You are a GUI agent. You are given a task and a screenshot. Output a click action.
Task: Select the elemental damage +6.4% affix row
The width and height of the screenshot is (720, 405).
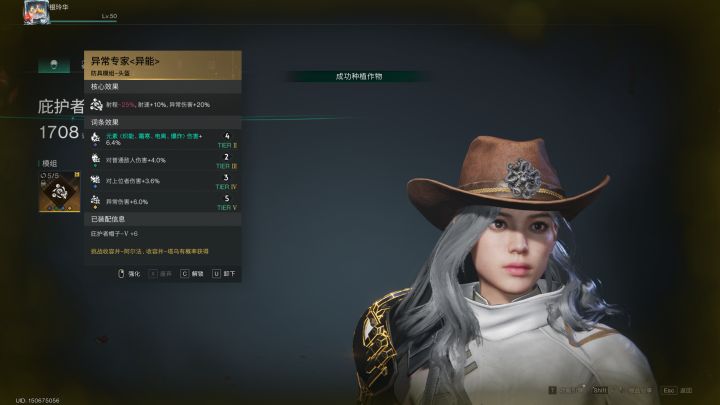point(164,138)
